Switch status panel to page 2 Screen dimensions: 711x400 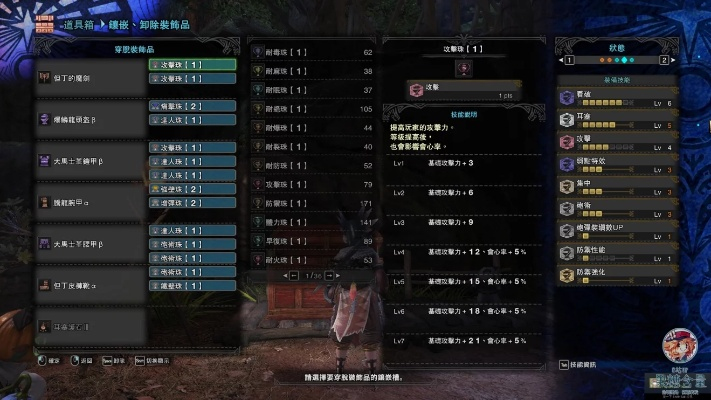[663, 60]
